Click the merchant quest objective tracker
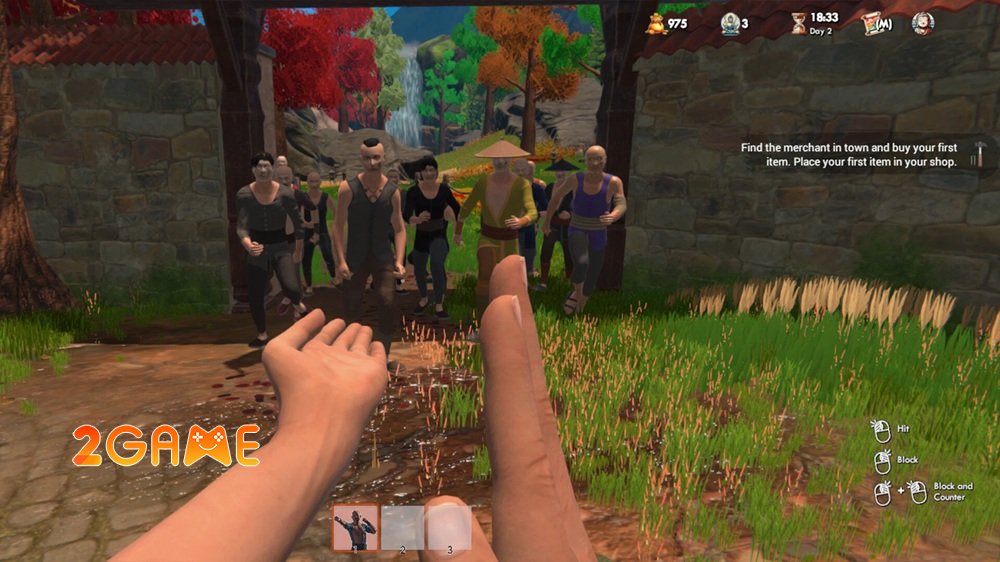The width and height of the screenshot is (1000, 562). (x=849, y=154)
